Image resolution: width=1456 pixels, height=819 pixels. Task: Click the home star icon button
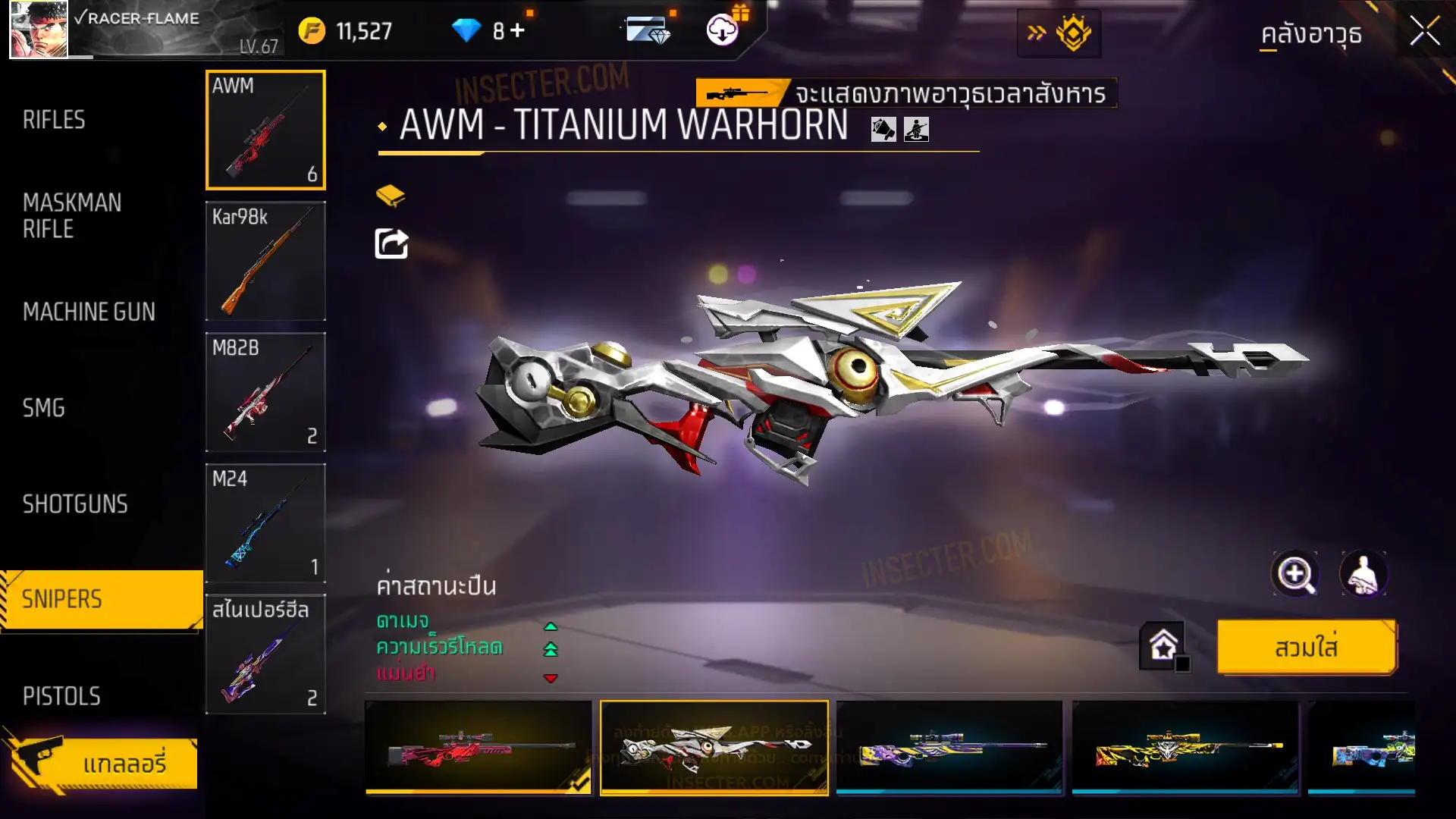click(1163, 646)
